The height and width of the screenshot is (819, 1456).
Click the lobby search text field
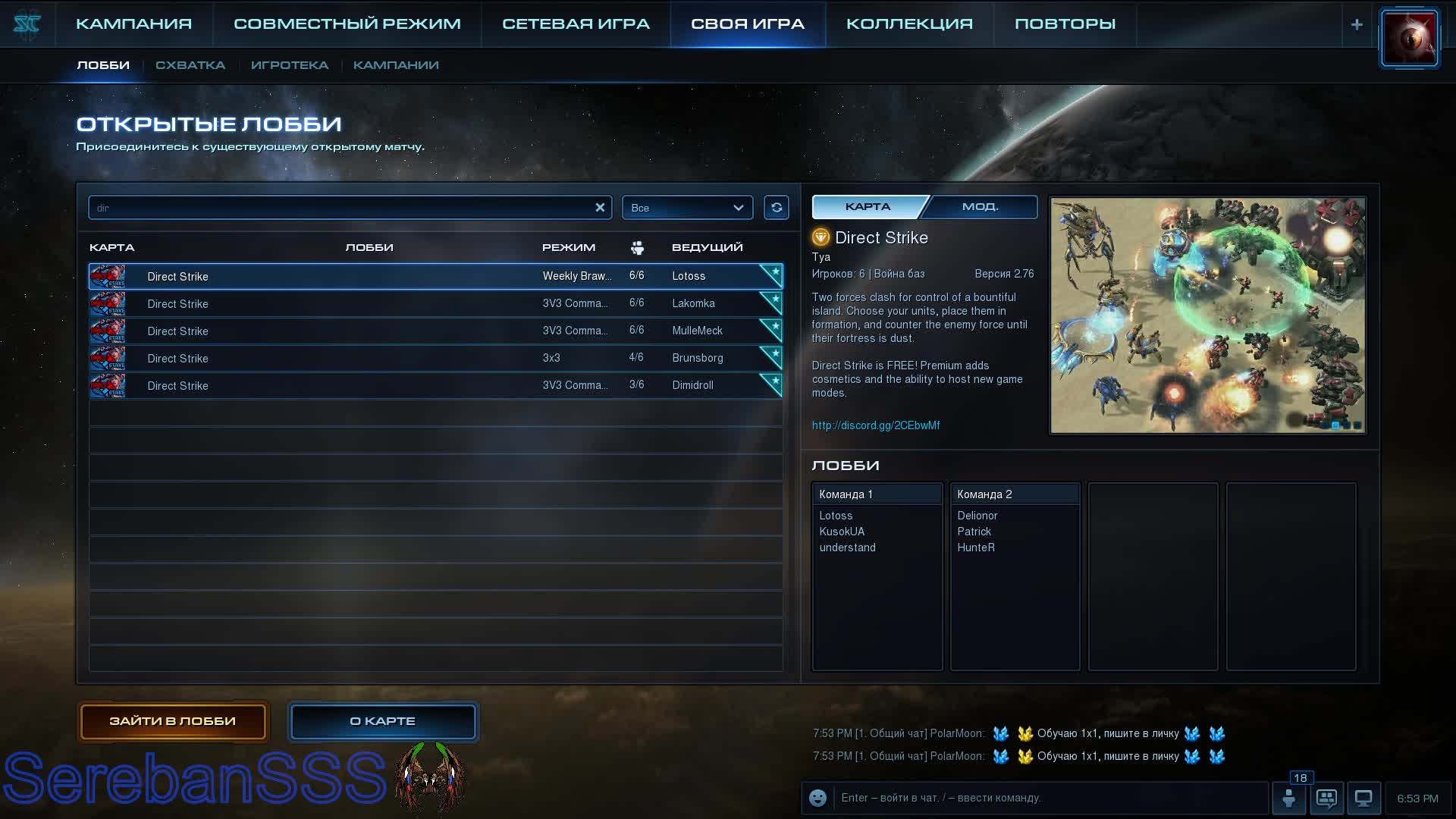coord(341,208)
